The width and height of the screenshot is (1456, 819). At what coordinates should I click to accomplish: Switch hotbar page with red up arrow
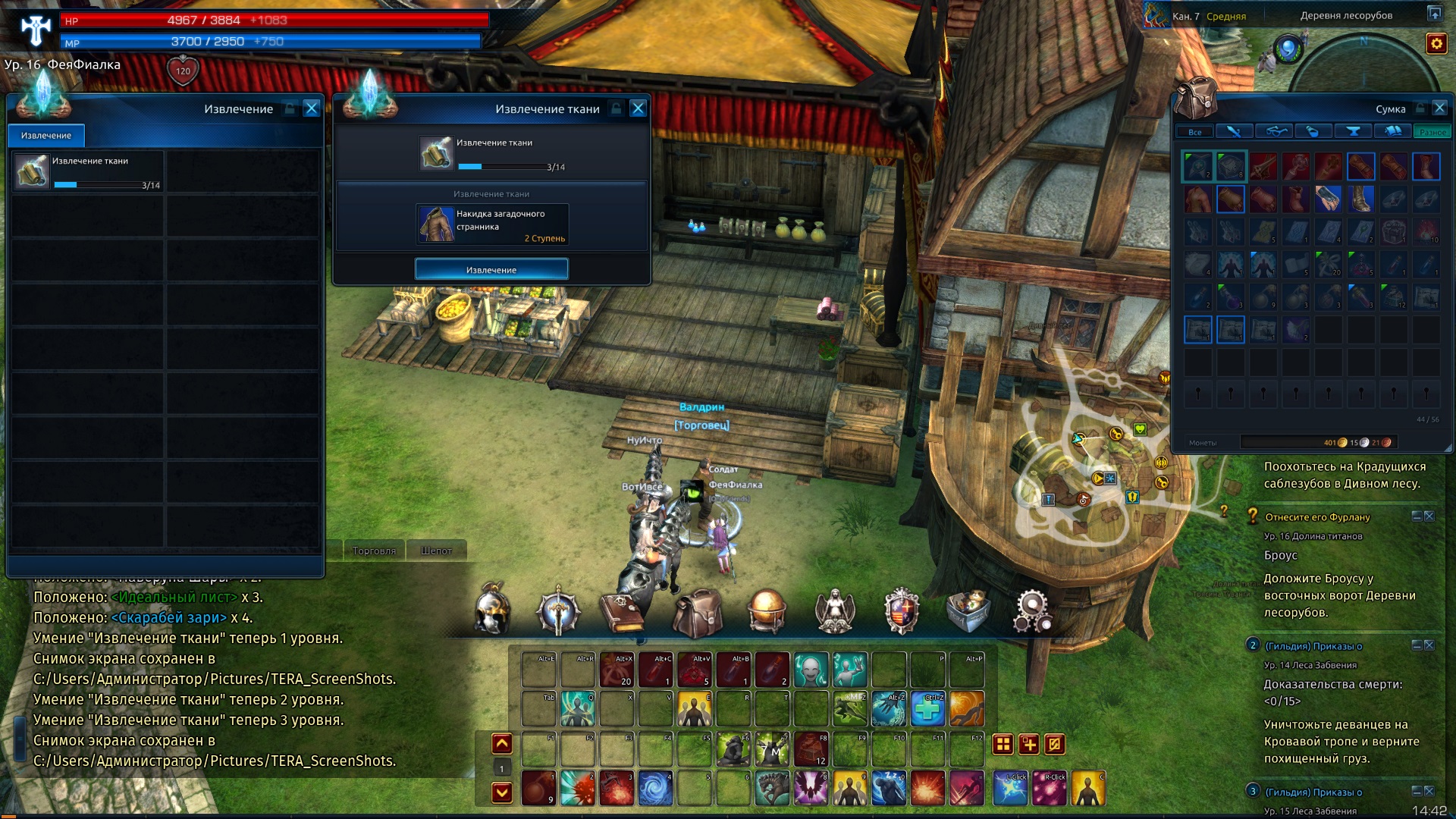pyautogui.click(x=502, y=744)
